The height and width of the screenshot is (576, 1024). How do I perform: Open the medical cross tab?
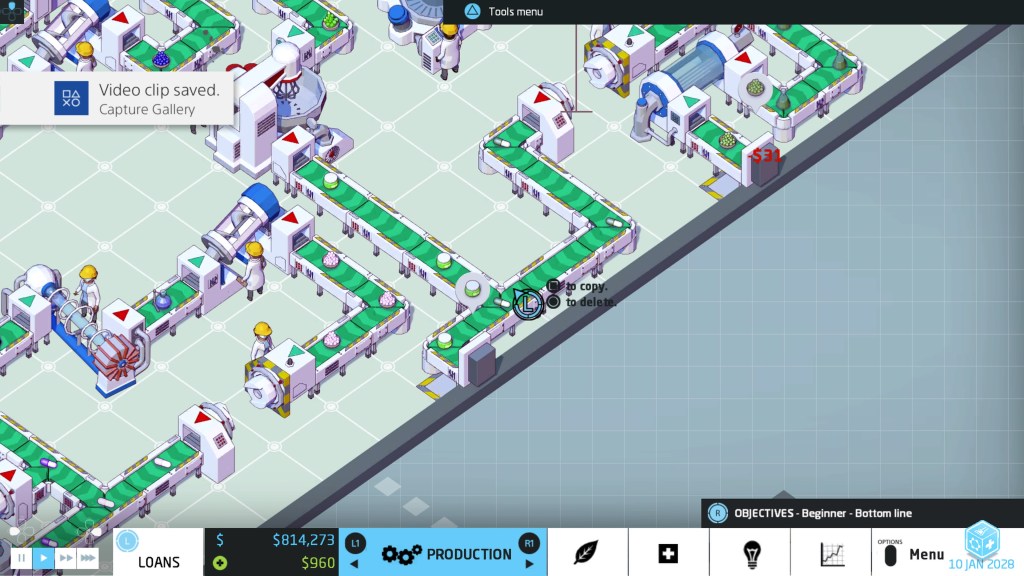[668, 553]
